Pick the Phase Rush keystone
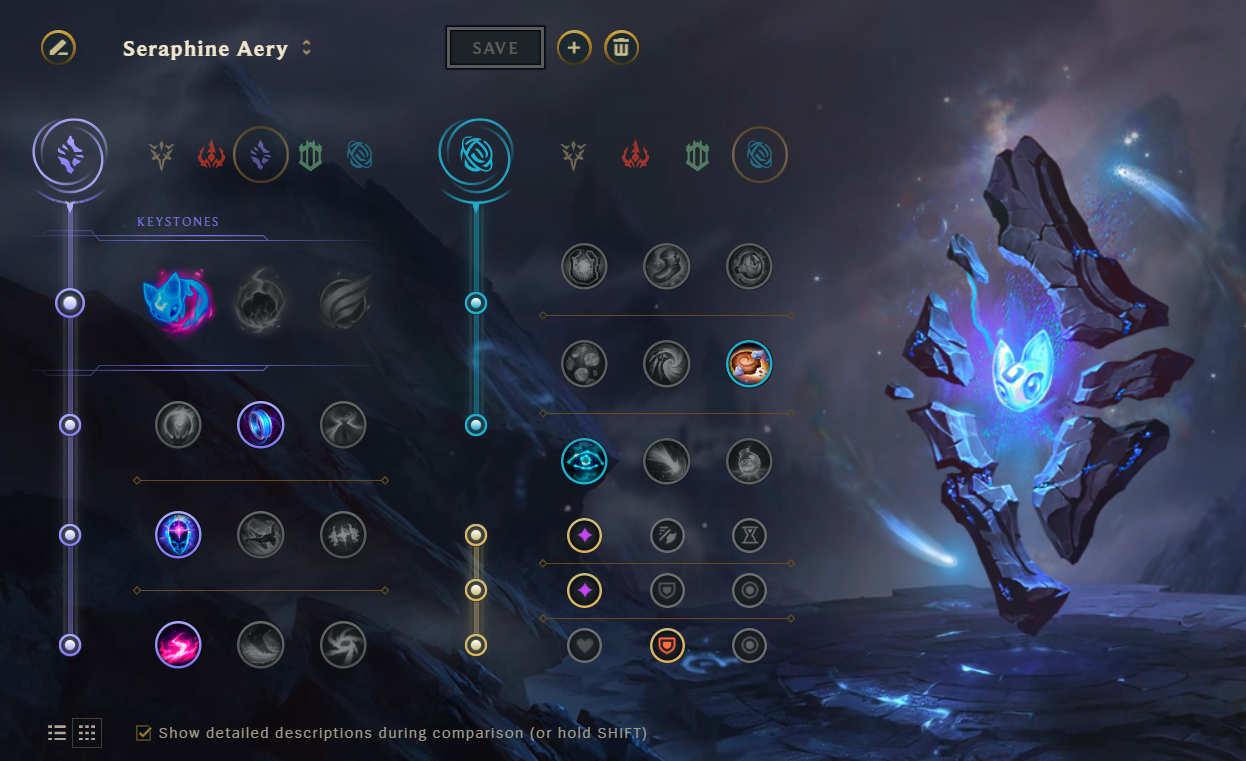 (x=343, y=302)
